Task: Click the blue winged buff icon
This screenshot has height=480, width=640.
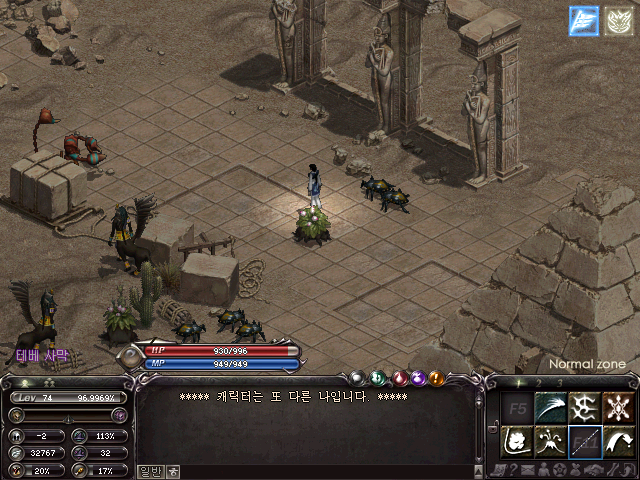Action: click(x=584, y=20)
